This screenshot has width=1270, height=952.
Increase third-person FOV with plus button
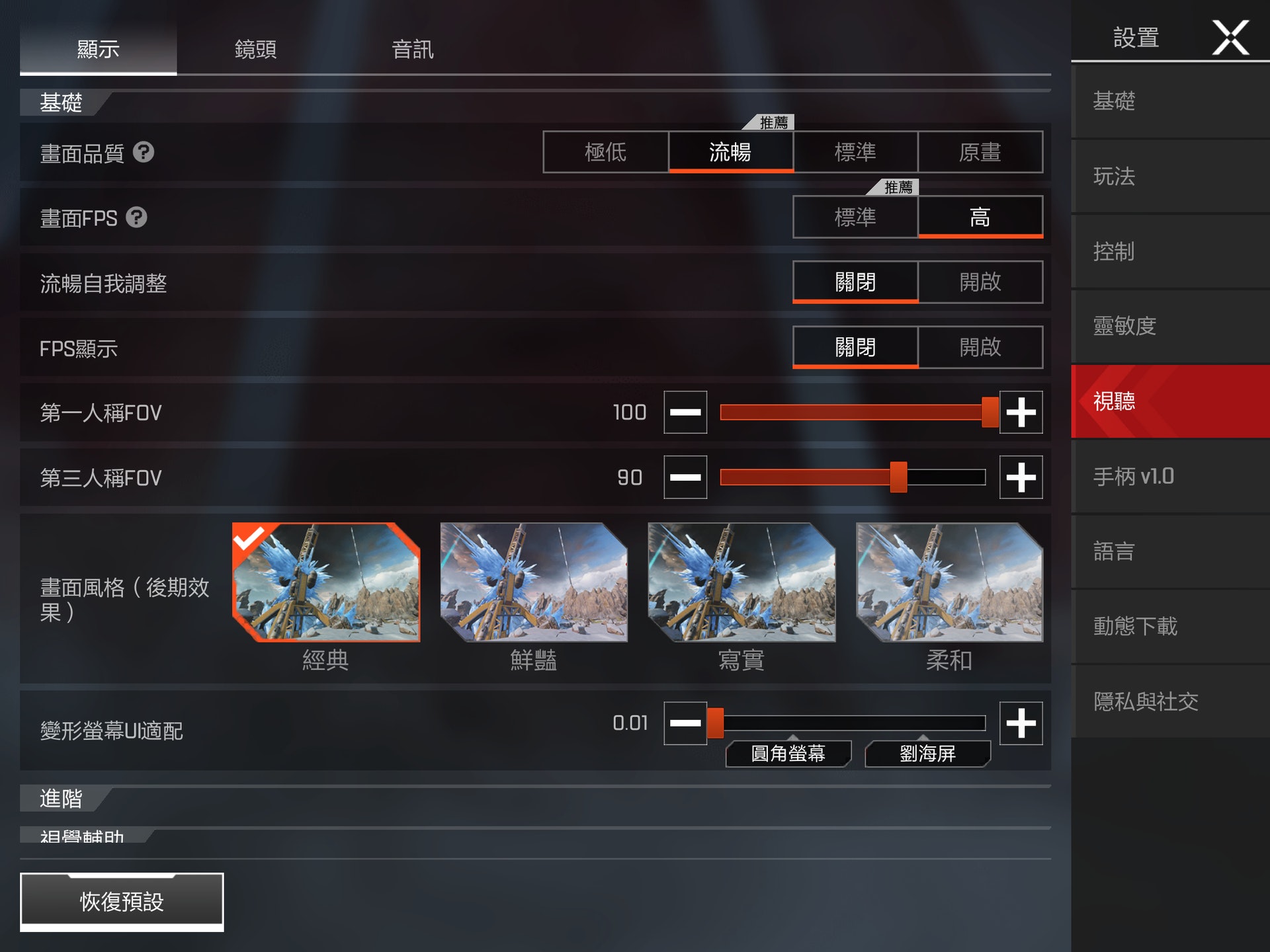(x=1021, y=477)
